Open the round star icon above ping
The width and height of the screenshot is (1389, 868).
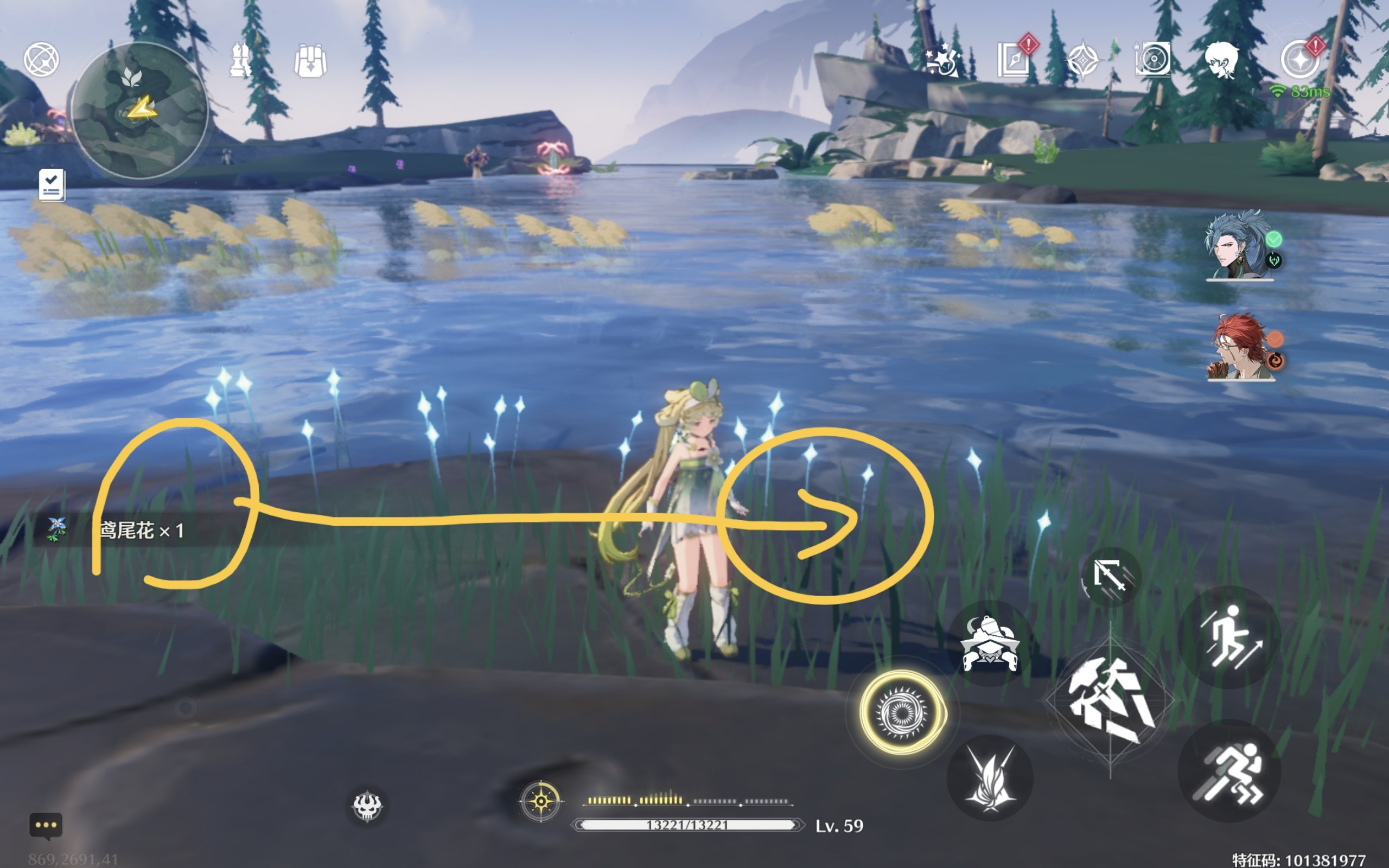pyautogui.click(x=1300, y=60)
